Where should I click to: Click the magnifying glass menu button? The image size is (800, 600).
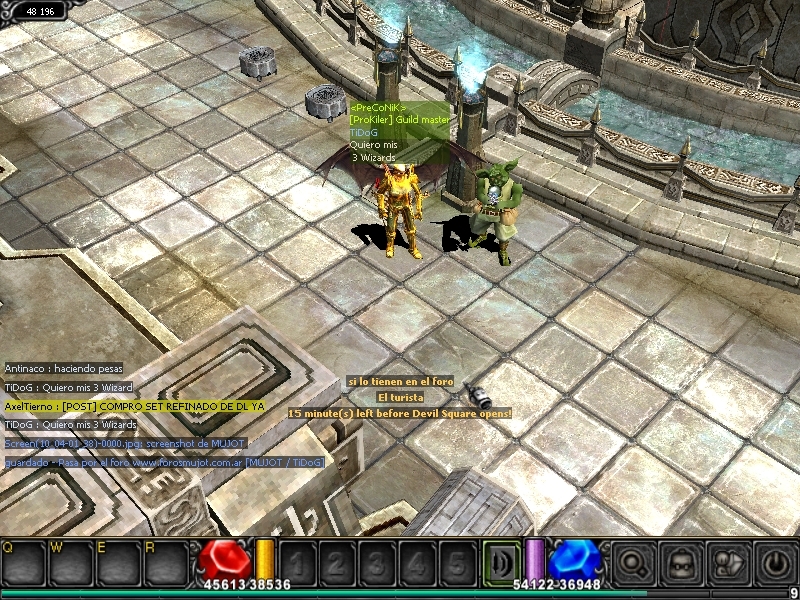click(x=633, y=562)
